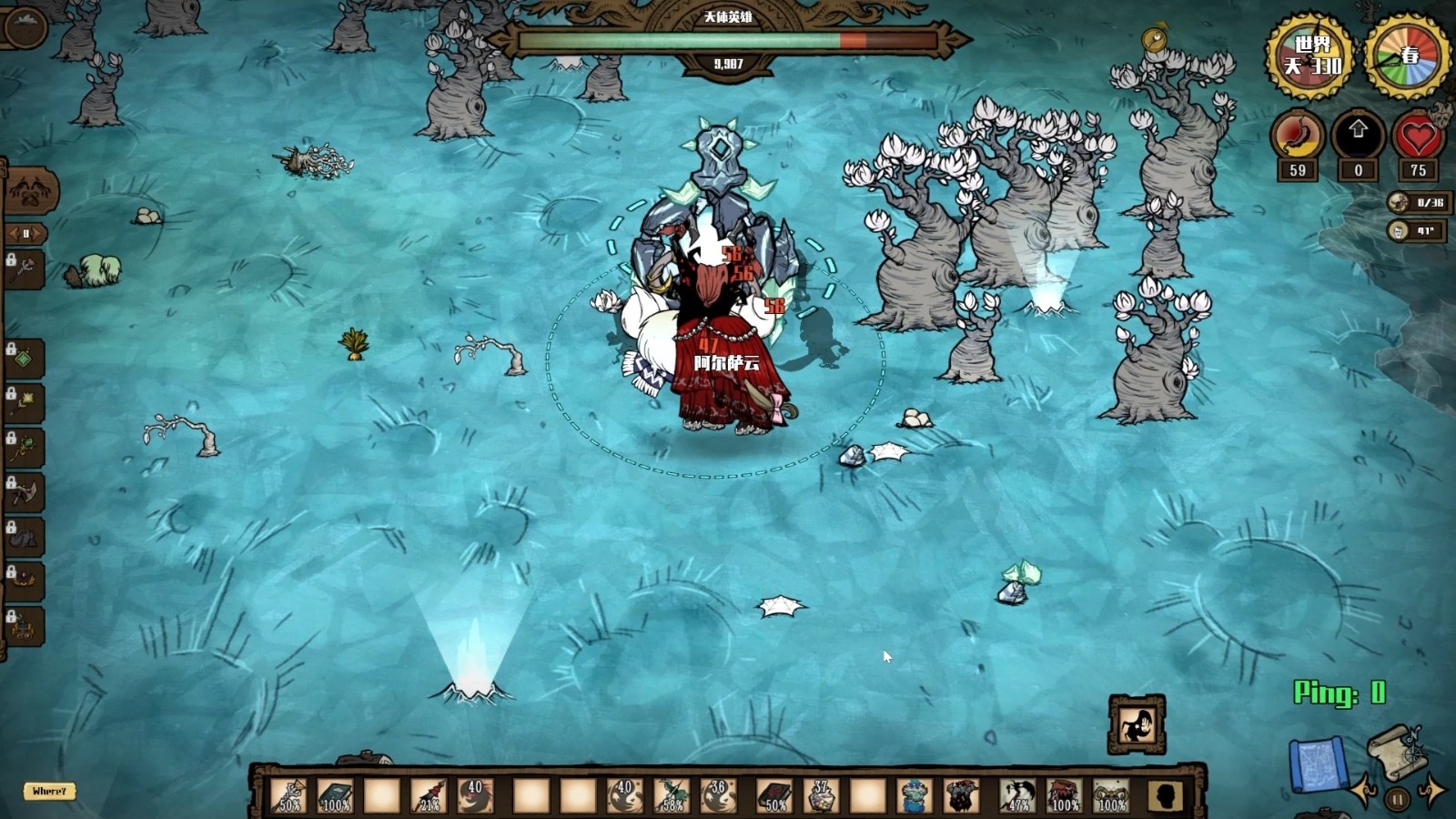Open the locked axe crafting tab

[x=24, y=492]
